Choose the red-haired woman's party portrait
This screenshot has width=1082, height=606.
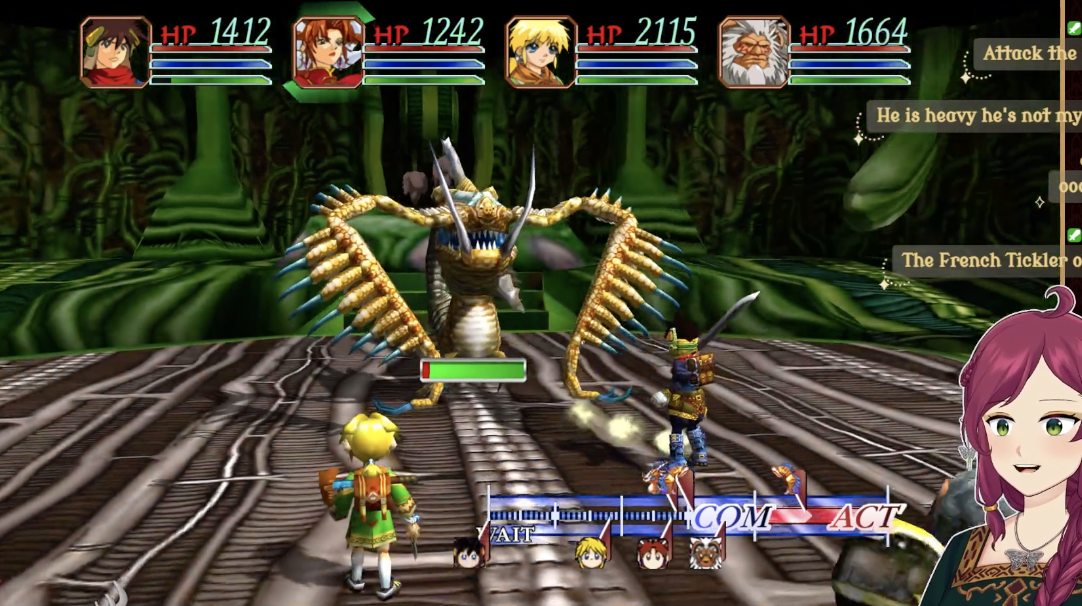click(328, 52)
